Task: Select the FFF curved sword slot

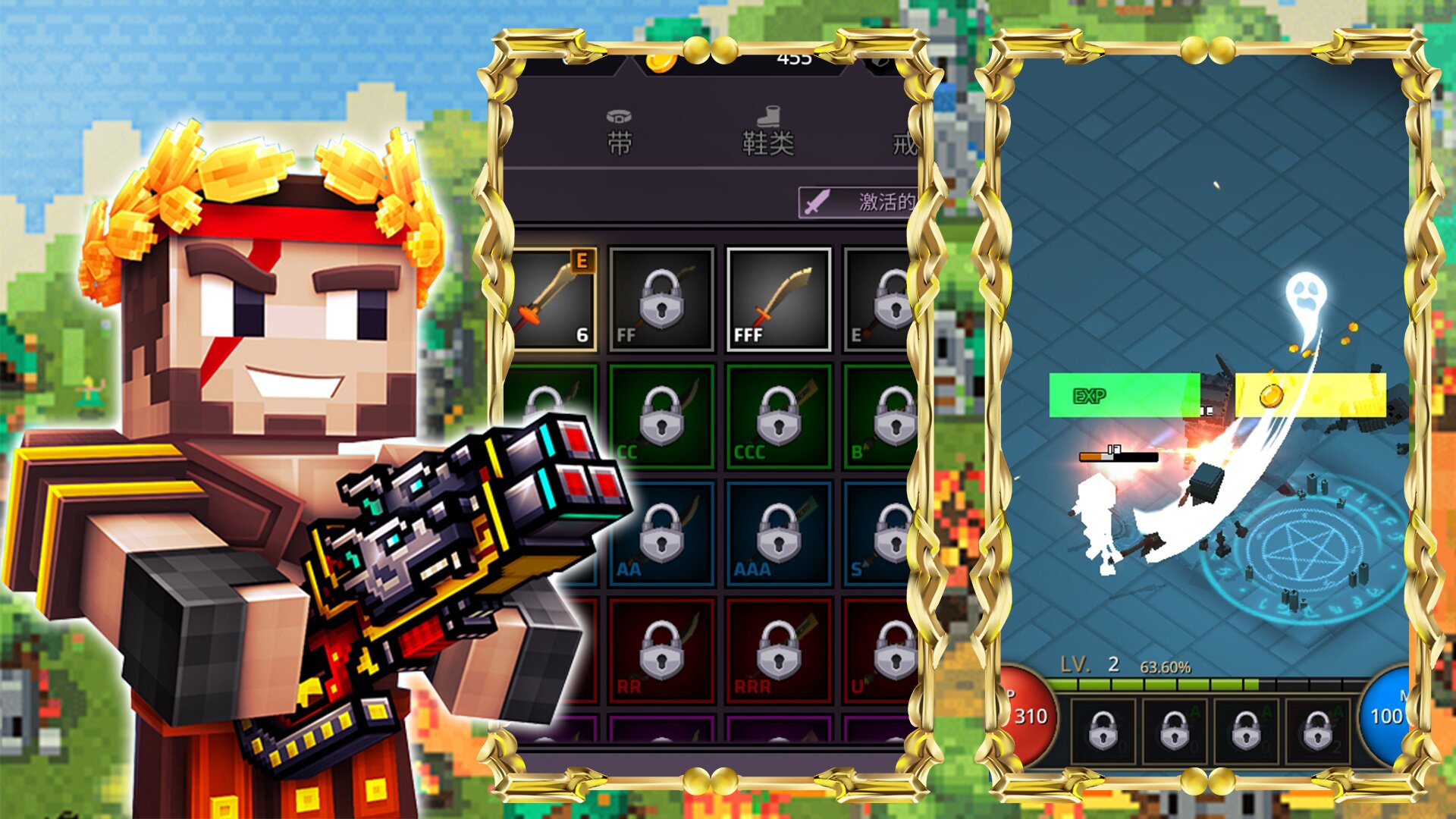Action: pos(778,300)
